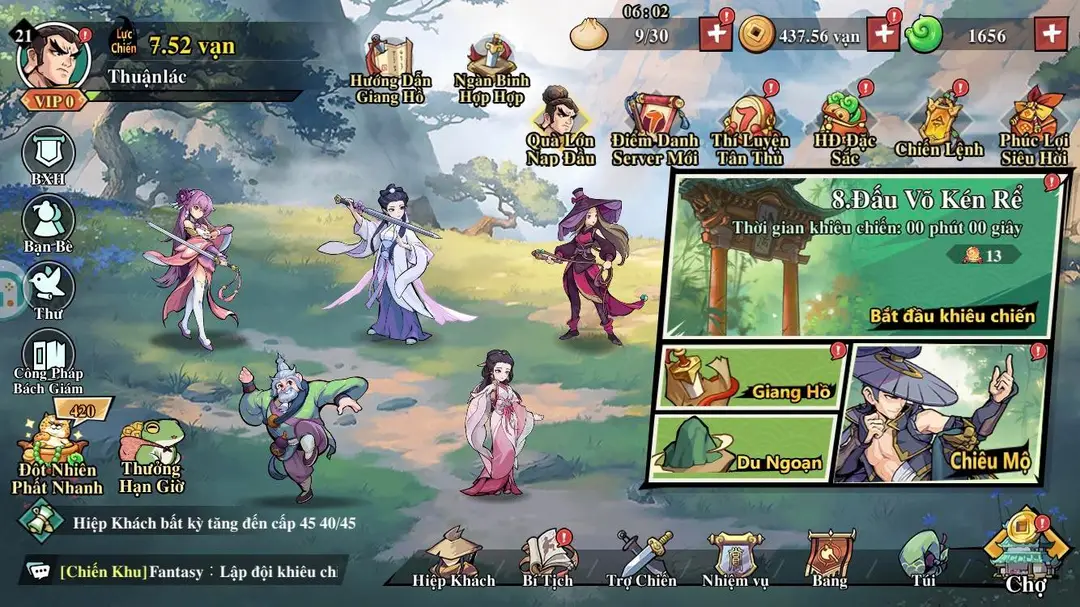
Task: Open the Chiêu Mộ recruit panel
Action: (x=943, y=413)
